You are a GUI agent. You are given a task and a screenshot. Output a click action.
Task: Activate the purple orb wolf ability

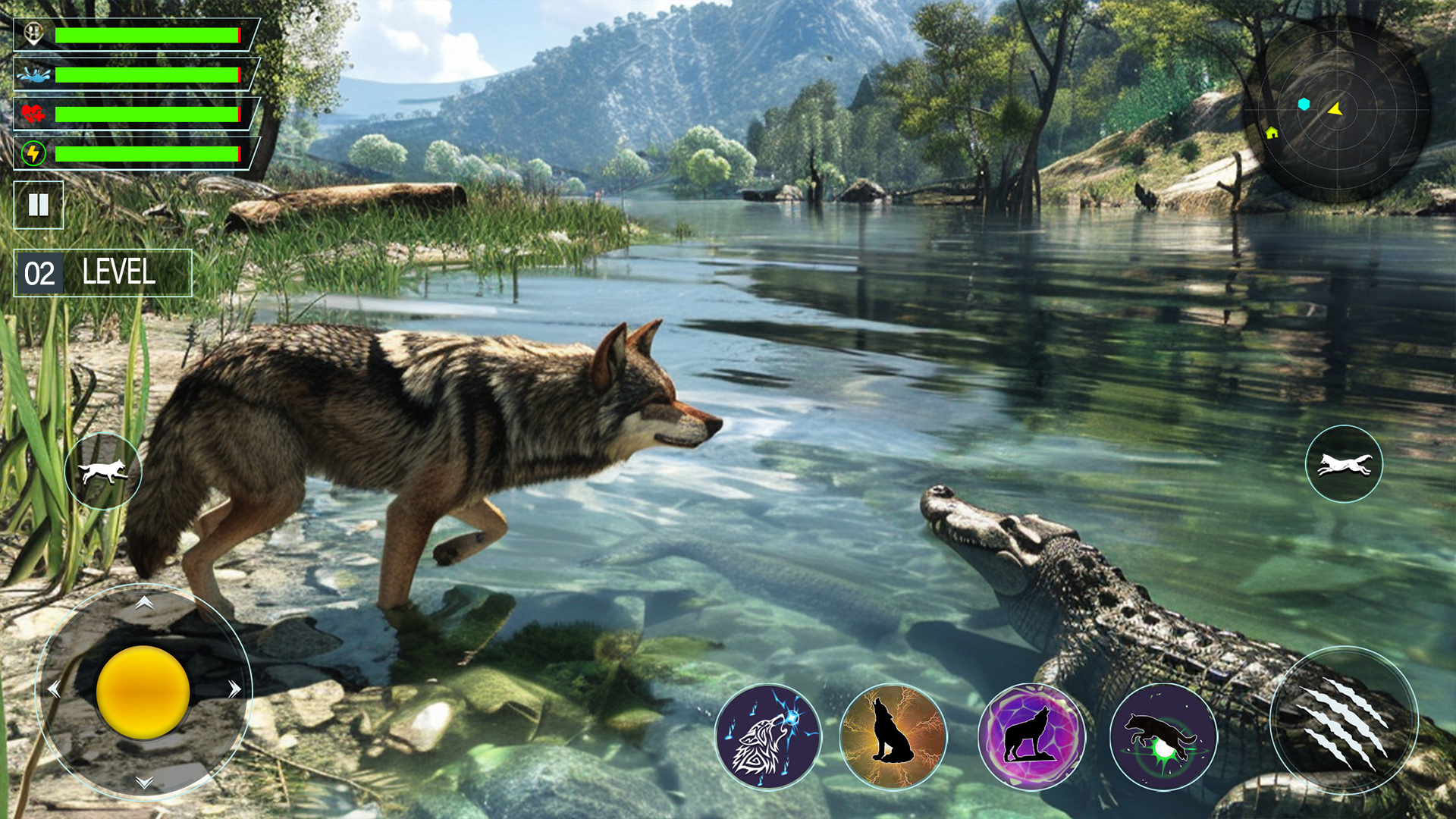[x=1031, y=736]
